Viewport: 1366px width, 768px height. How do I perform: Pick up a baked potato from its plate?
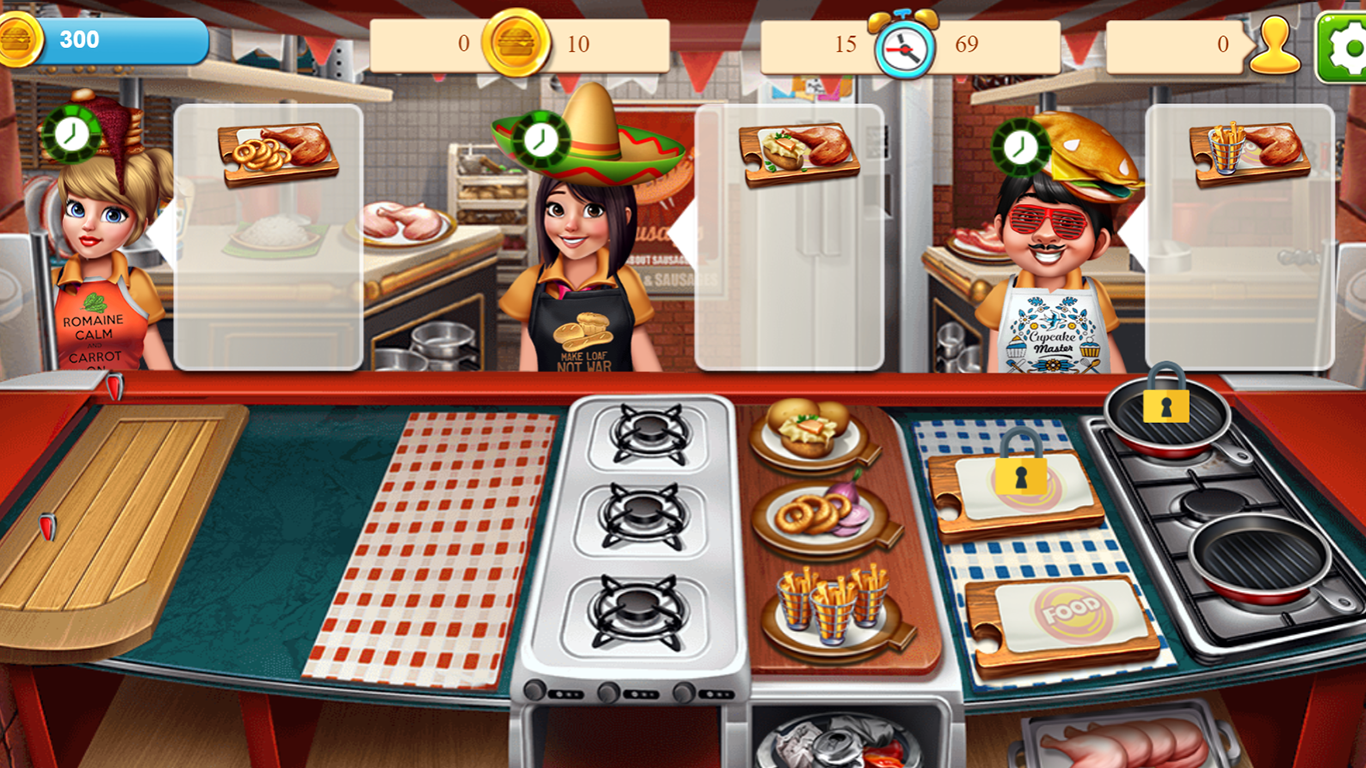coord(808,424)
